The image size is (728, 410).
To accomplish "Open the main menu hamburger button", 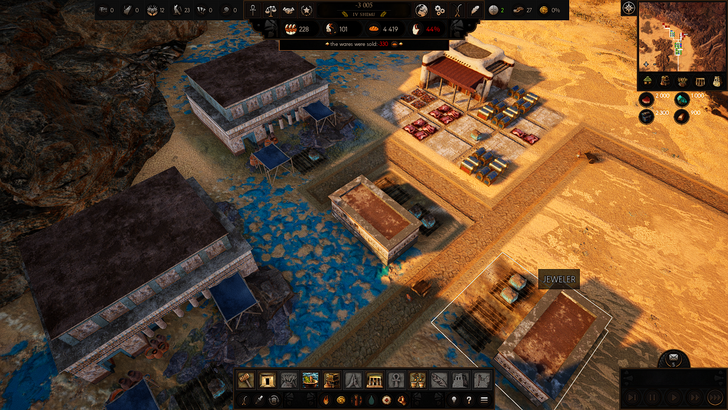I will (485, 400).
